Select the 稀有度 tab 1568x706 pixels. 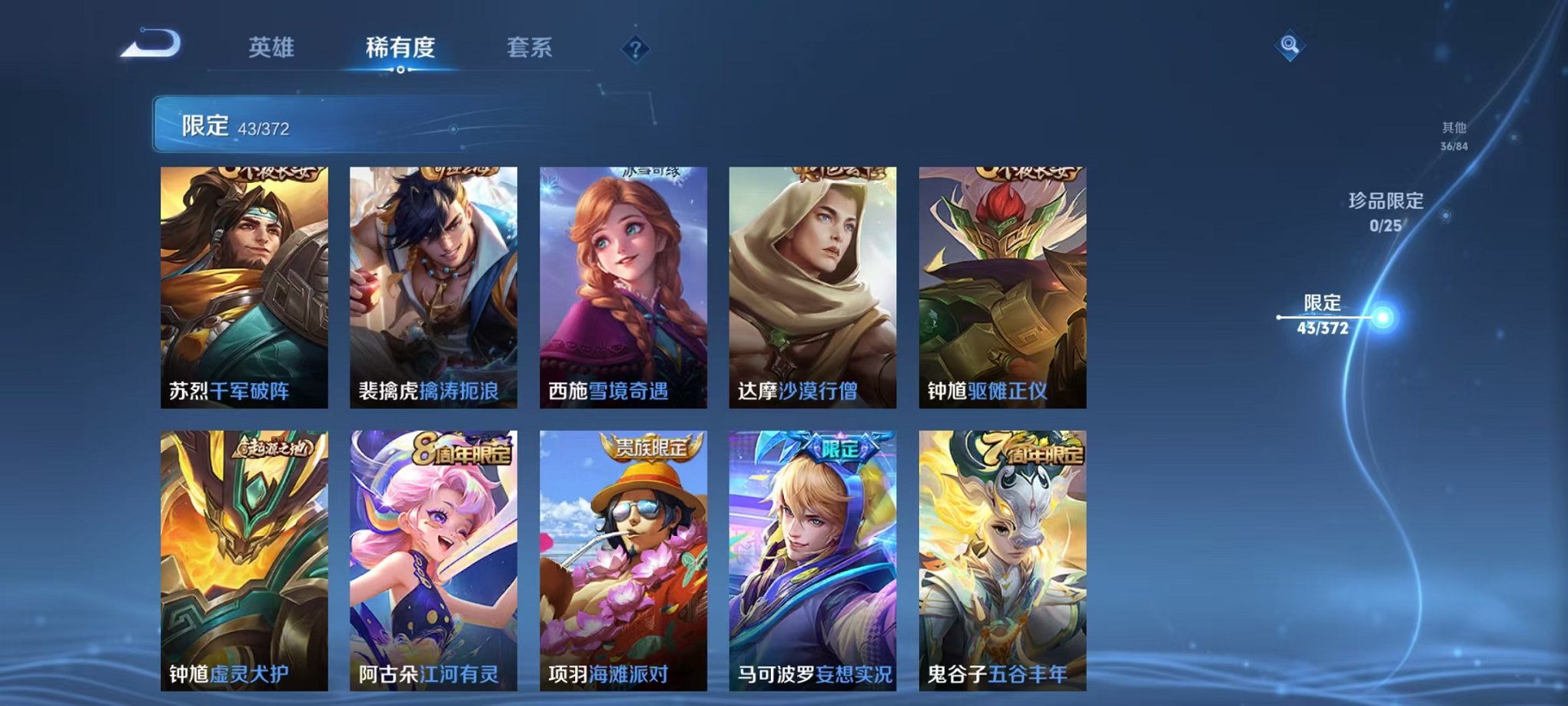point(400,48)
